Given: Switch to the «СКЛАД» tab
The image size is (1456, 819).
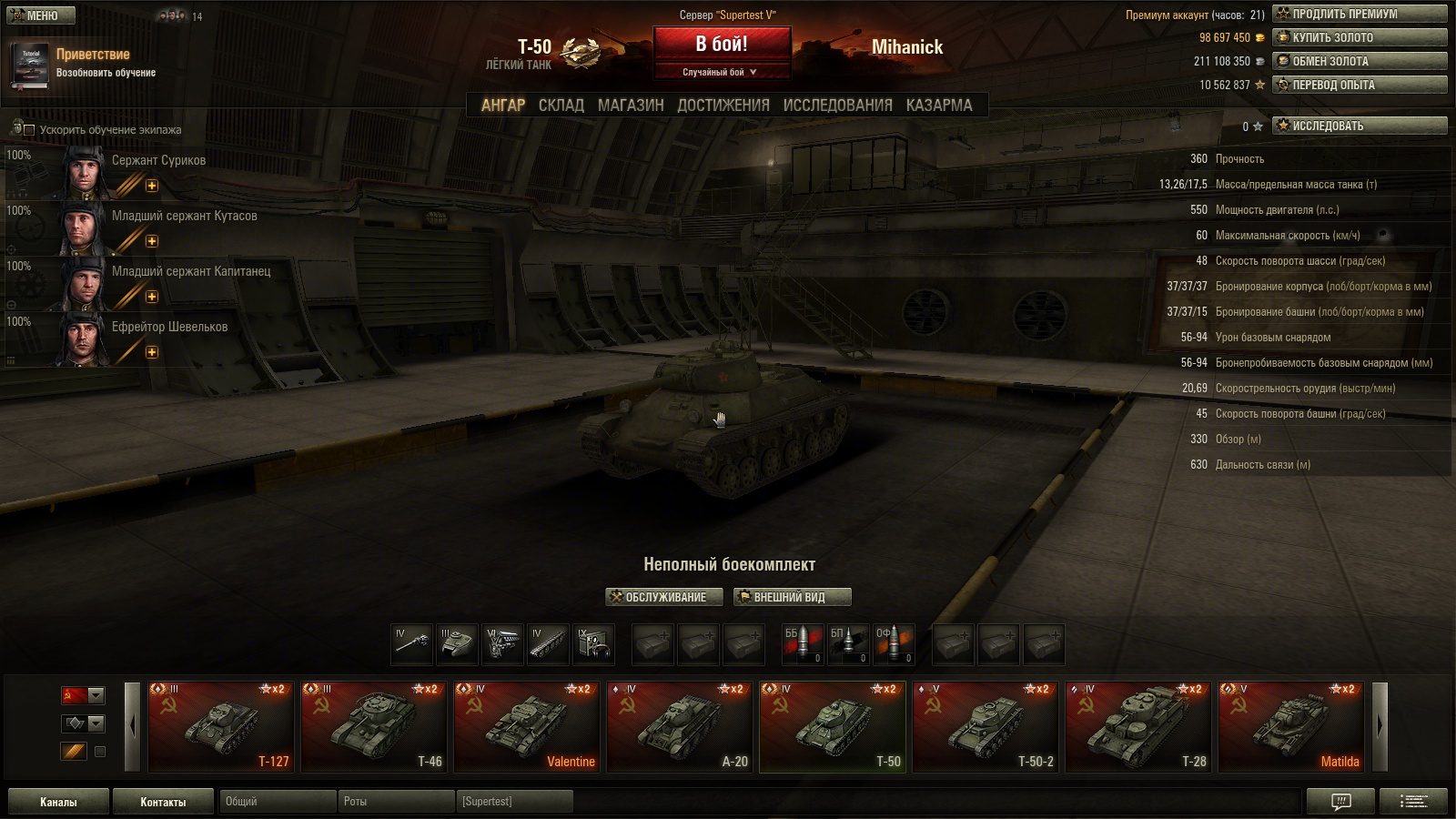Looking at the screenshot, I should pyautogui.click(x=561, y=106).
